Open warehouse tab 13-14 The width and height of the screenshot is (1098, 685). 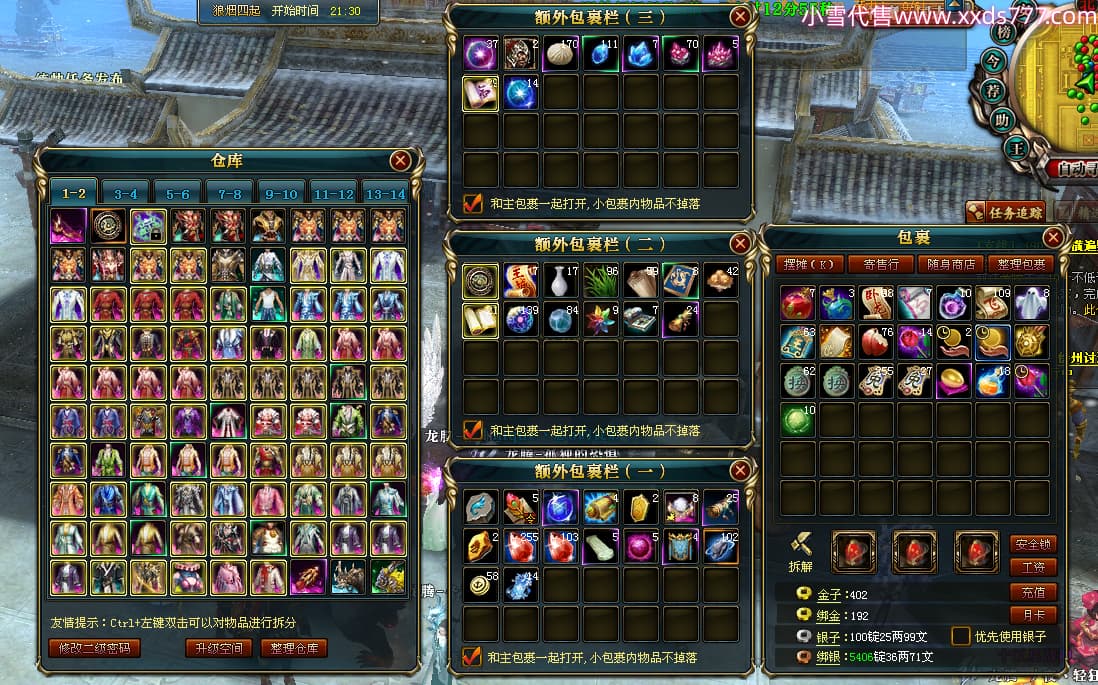point(386,194)
